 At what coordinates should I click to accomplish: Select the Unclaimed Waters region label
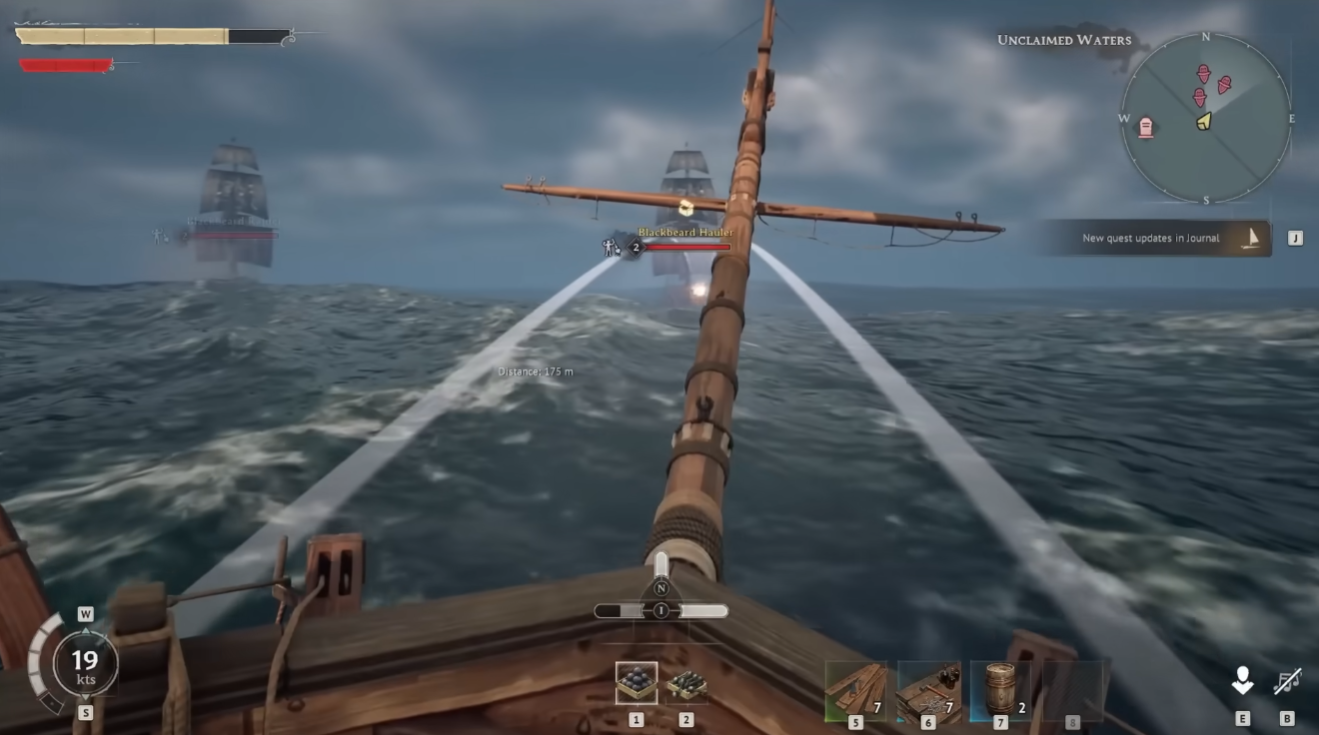pyautogui.click(x=1064, y=41)
